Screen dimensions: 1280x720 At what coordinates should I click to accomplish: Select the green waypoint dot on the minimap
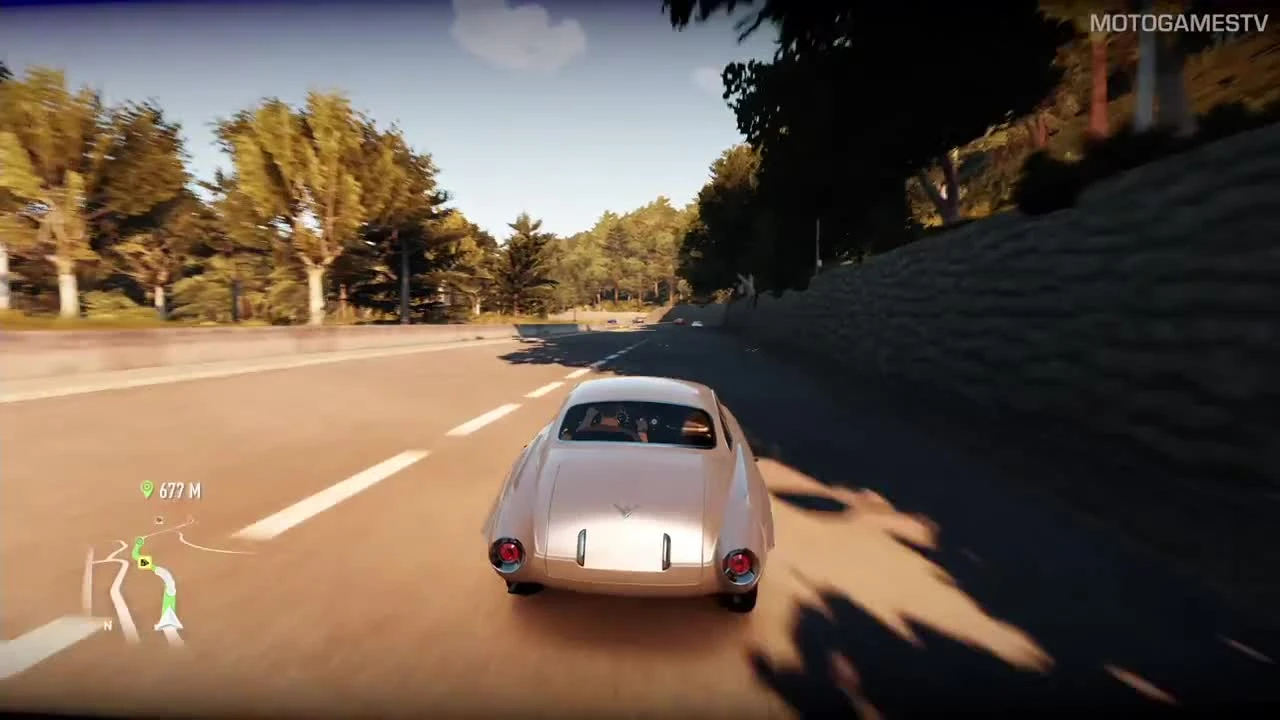(140, 541)
